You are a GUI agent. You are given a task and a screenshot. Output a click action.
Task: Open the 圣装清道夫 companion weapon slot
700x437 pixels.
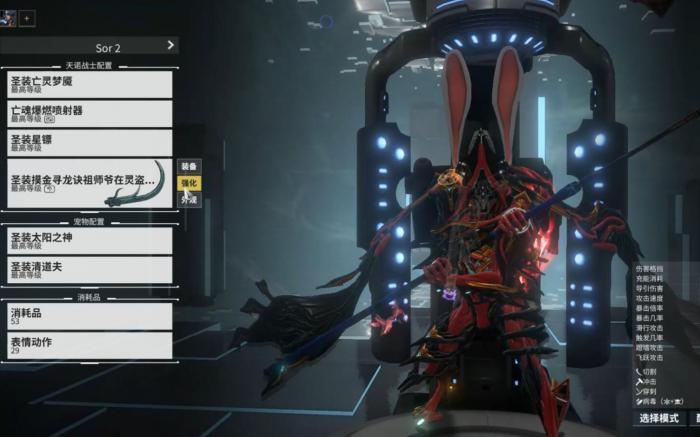click(x=90, y=269)
